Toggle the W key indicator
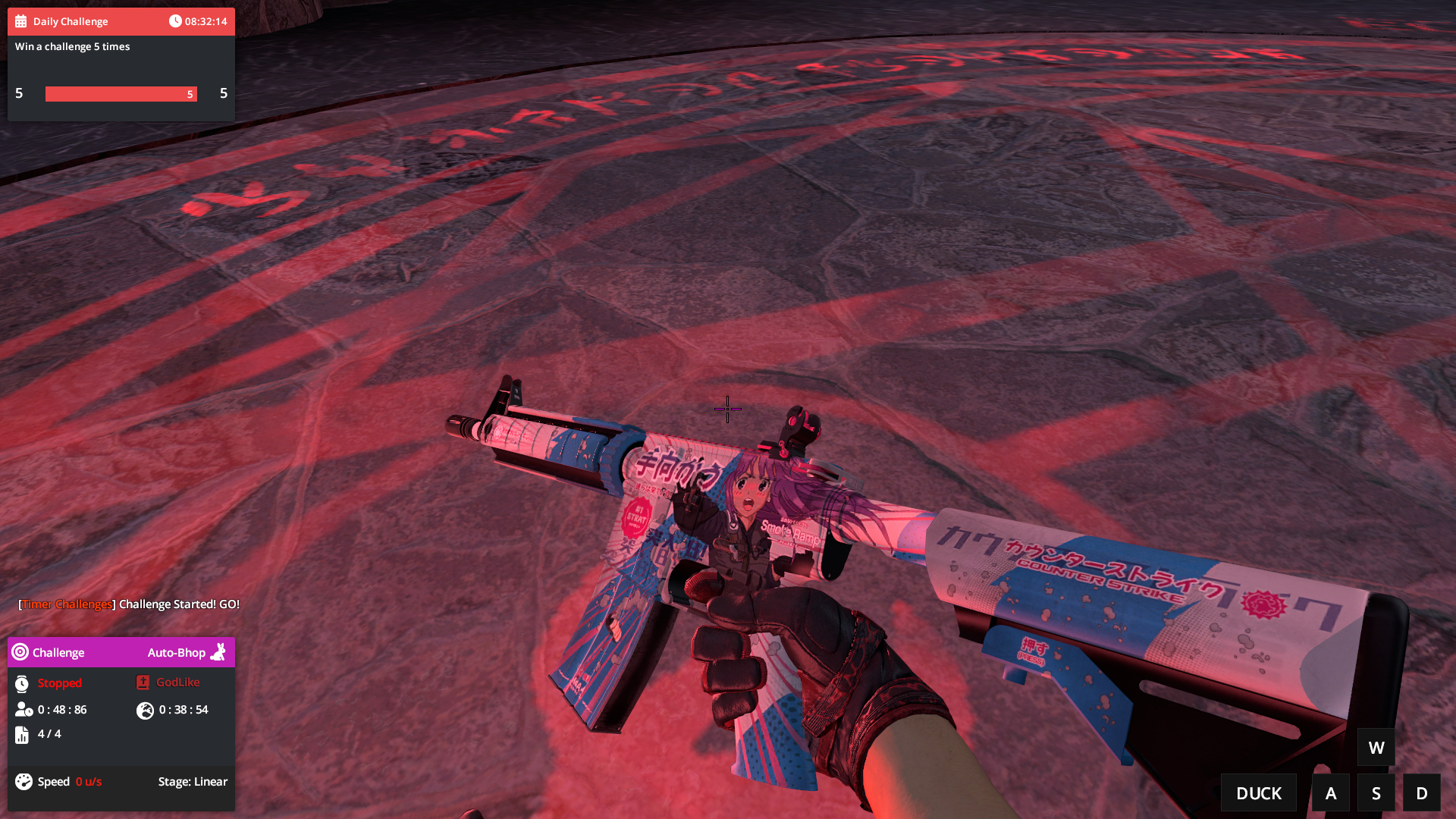This screenshot has width=1456, height=819. coord(1376,747)
